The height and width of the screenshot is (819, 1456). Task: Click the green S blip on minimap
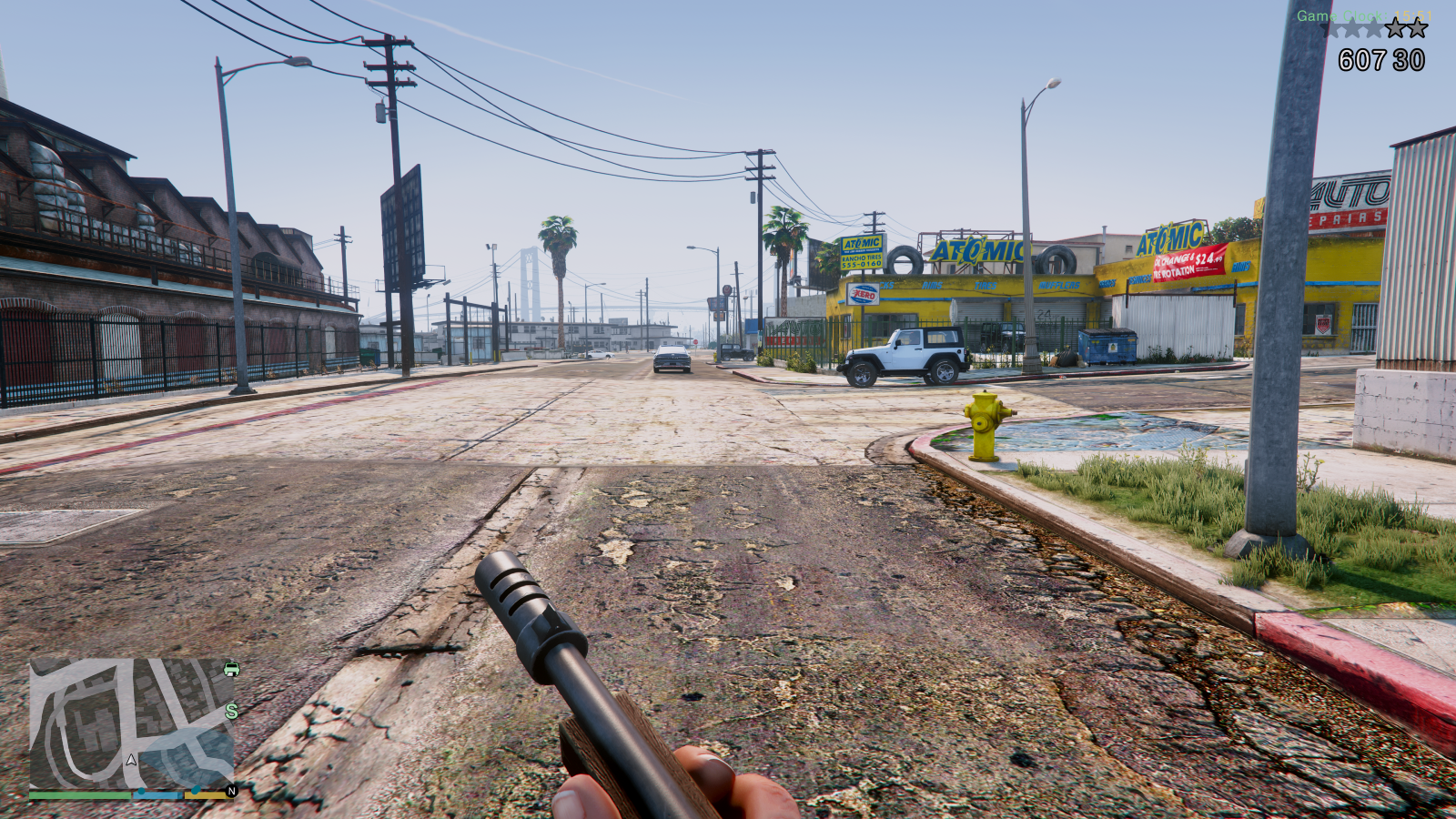(x=232, y=711)
